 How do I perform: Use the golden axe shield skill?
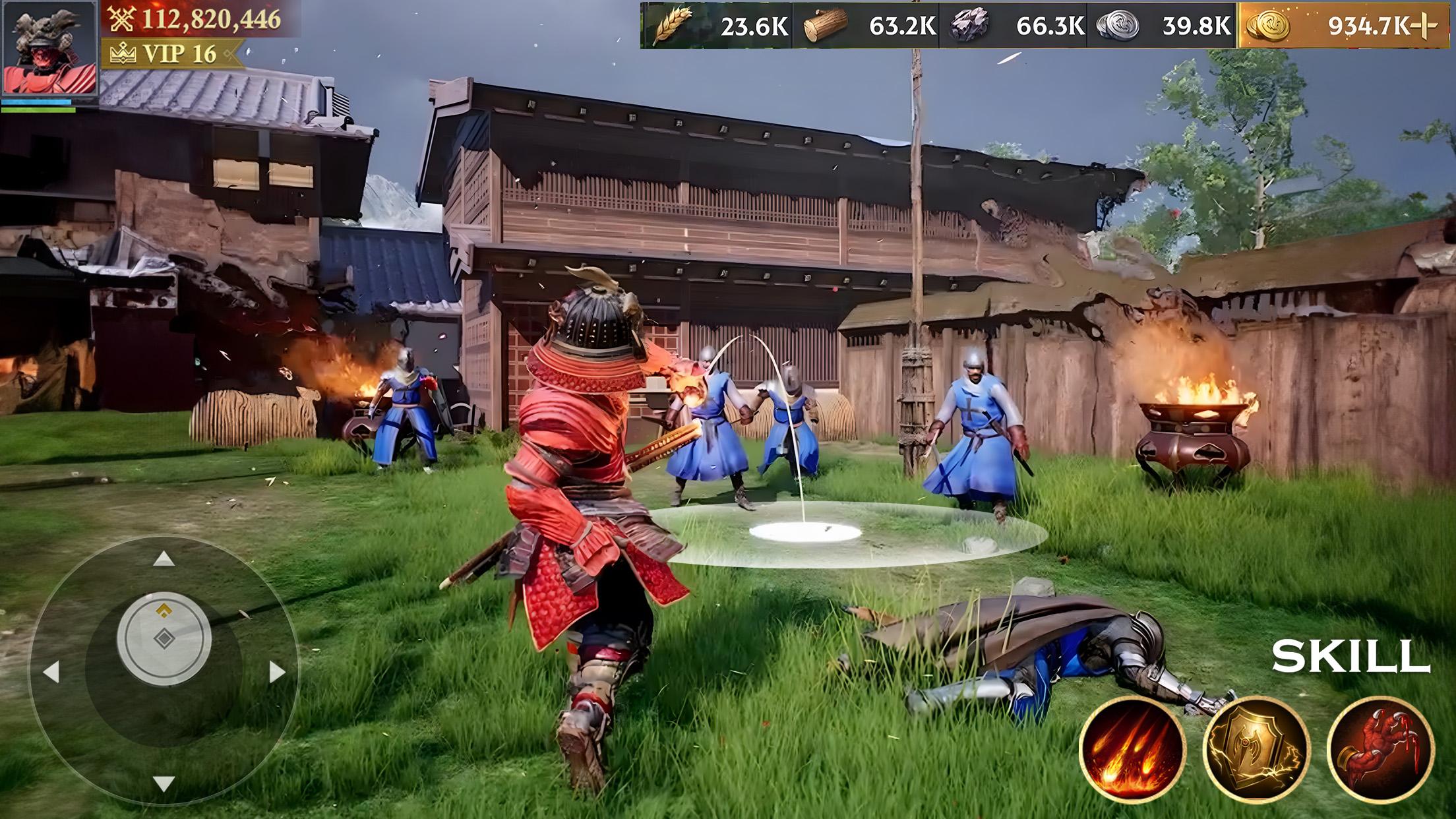1256,749
